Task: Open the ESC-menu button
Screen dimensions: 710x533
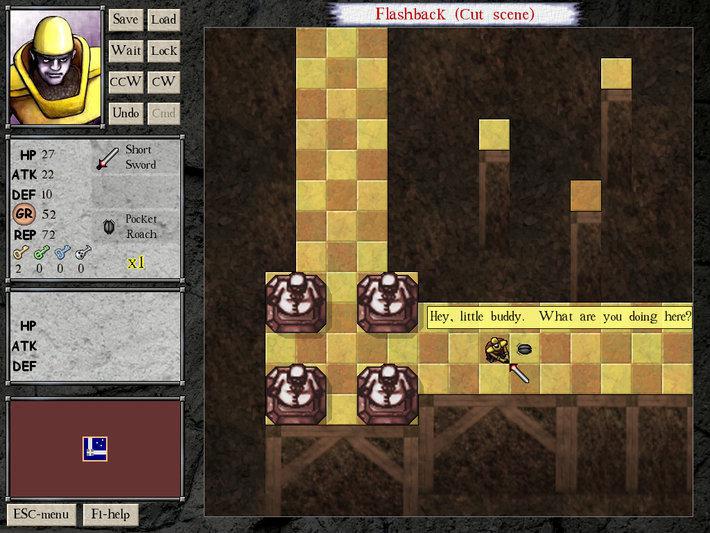Action: 41,515
